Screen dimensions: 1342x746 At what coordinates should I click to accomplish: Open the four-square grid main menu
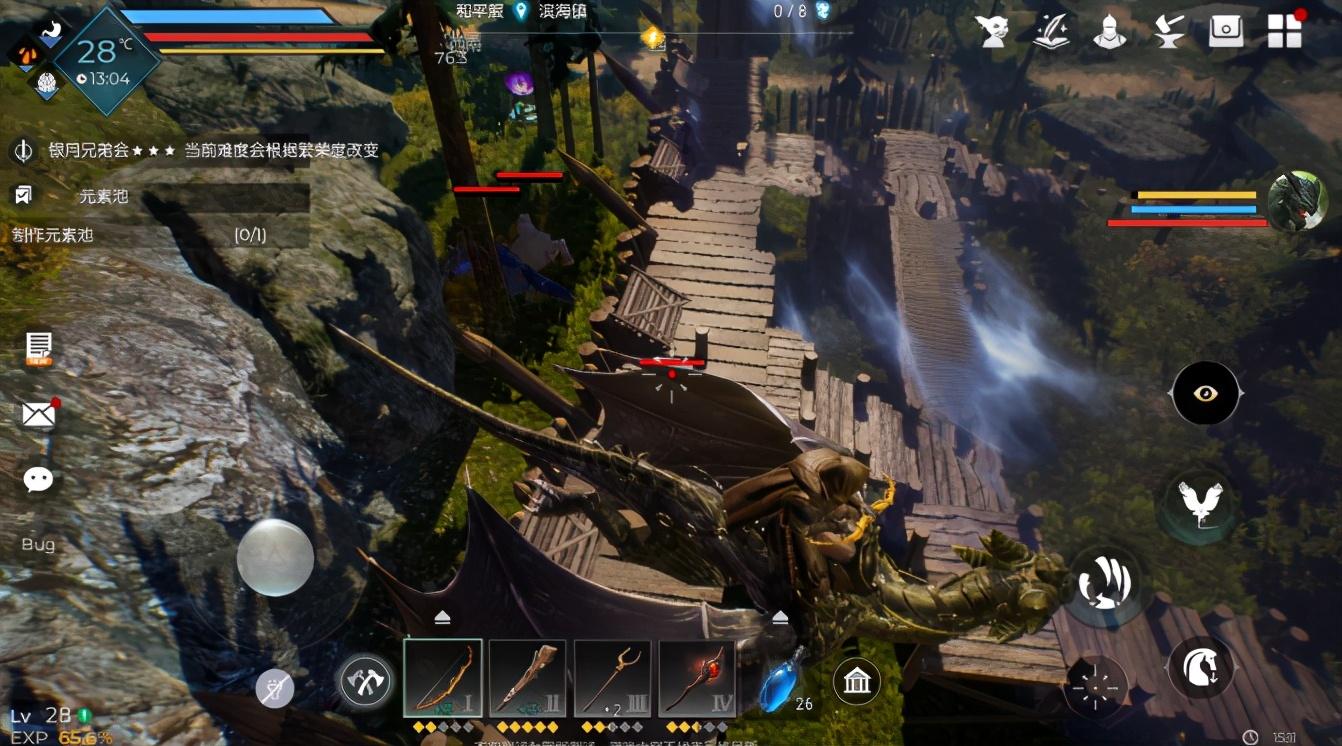pos(1284,31)
